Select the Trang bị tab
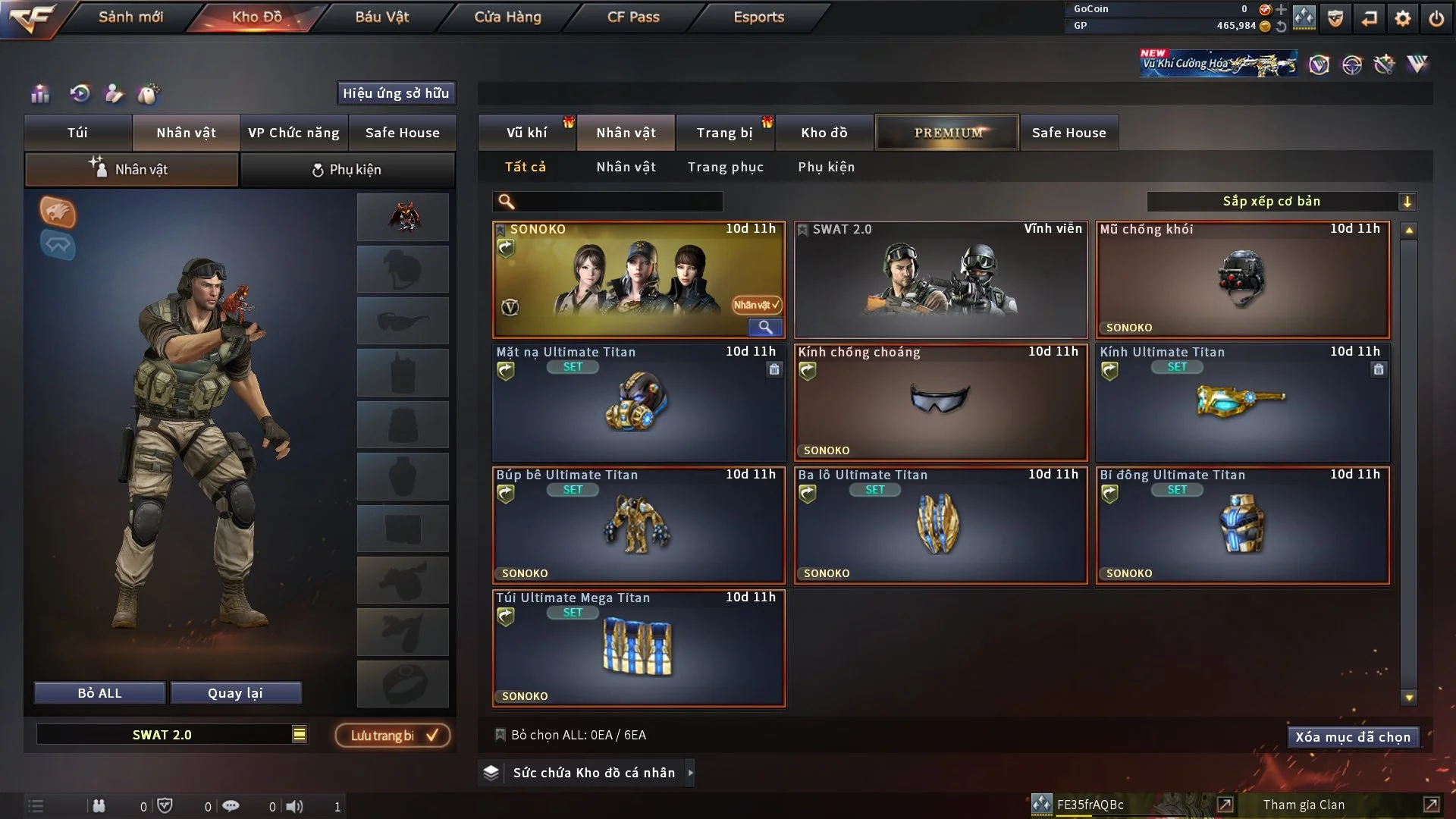This screenshot has height=819, width=1456. (x=724, y=133)
